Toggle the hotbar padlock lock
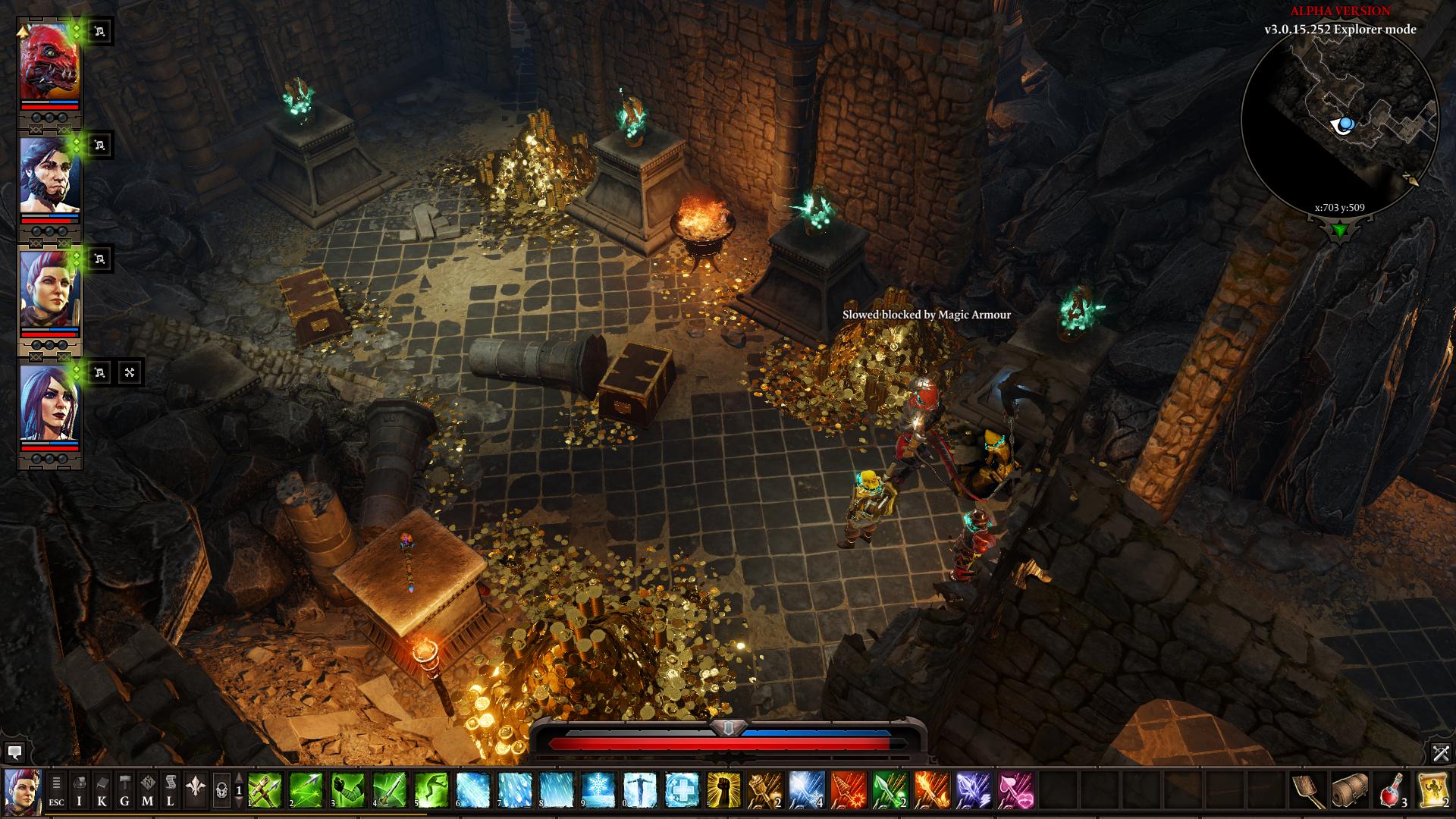1456x819 pixels. tap(221, 790)
